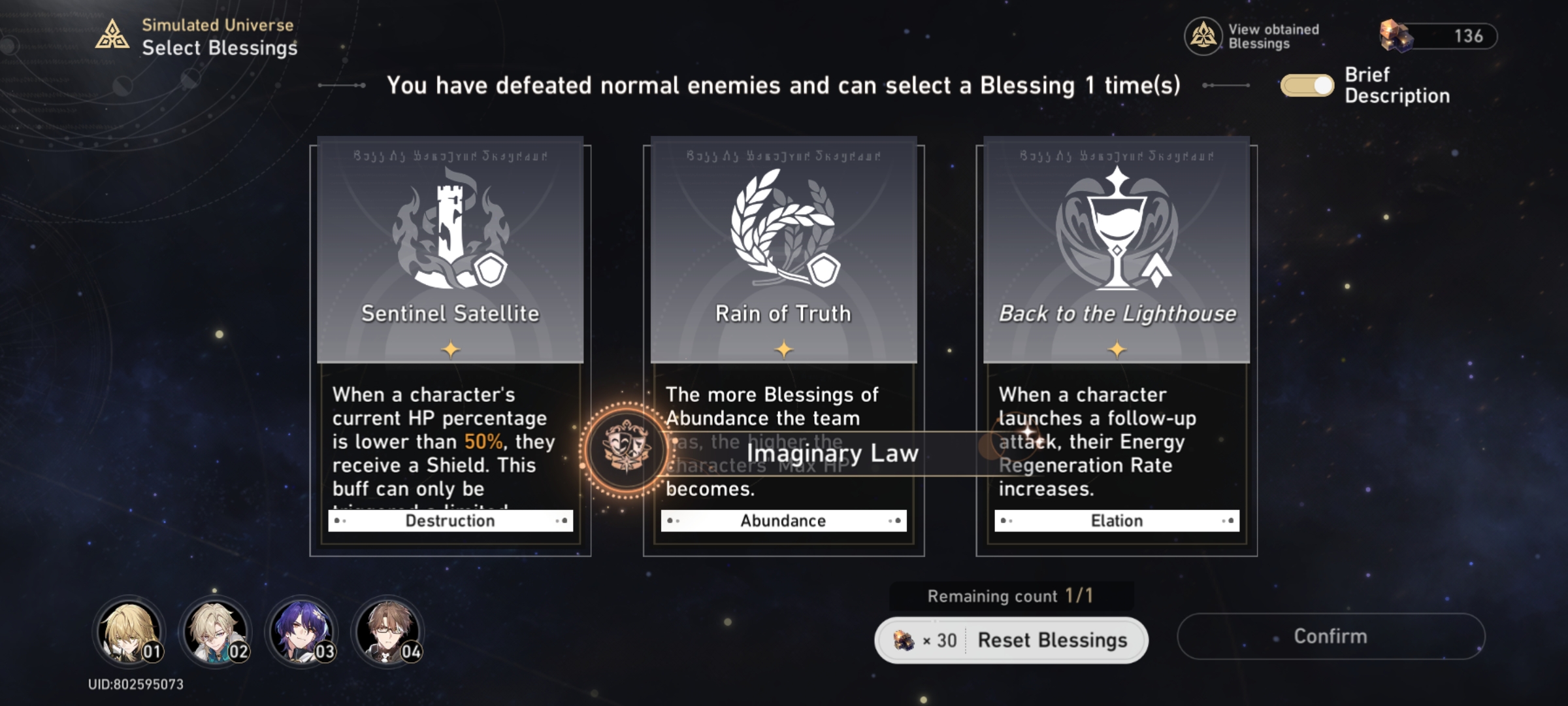The width and height of the screenshot is (1568, 706).
Task: Select character portrait 01
Action: tap(128, 632)
